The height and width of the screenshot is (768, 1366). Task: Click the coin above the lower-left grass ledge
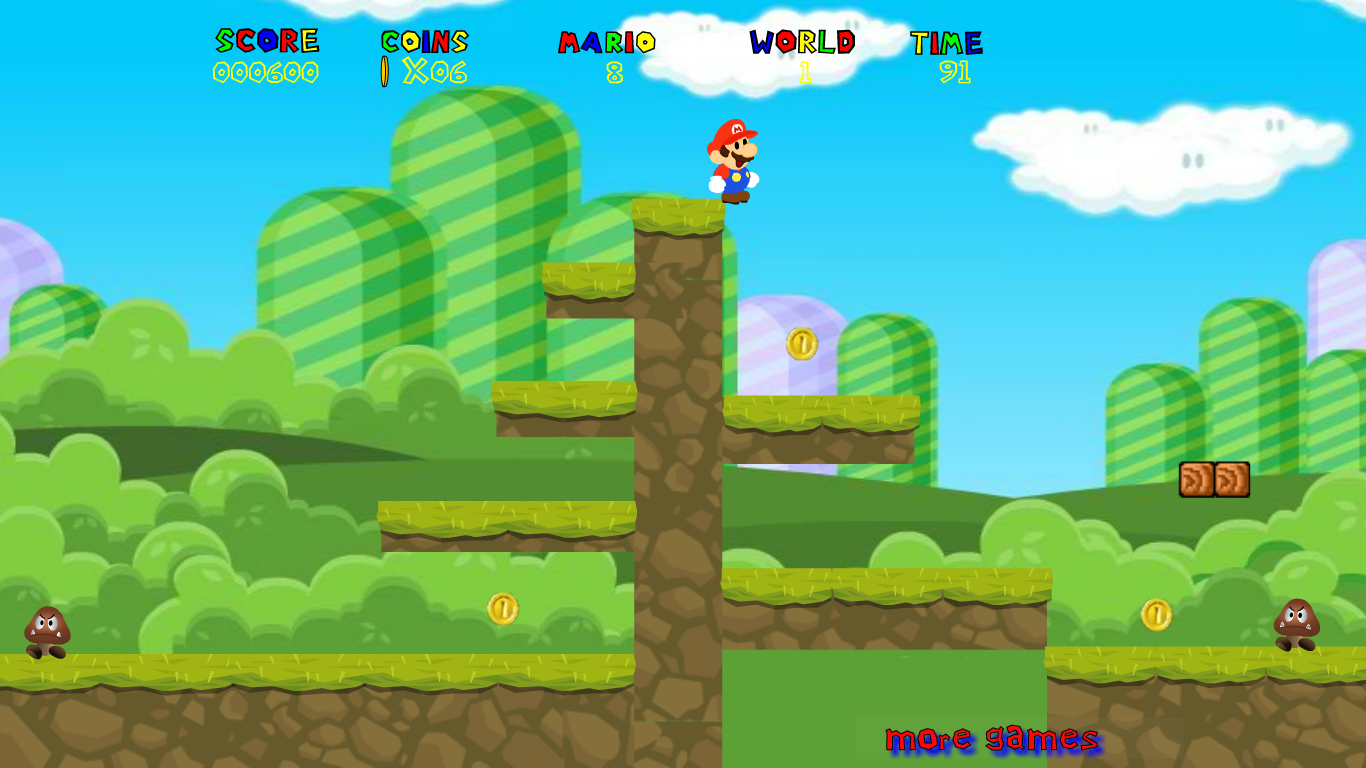(x=501, y=608)
